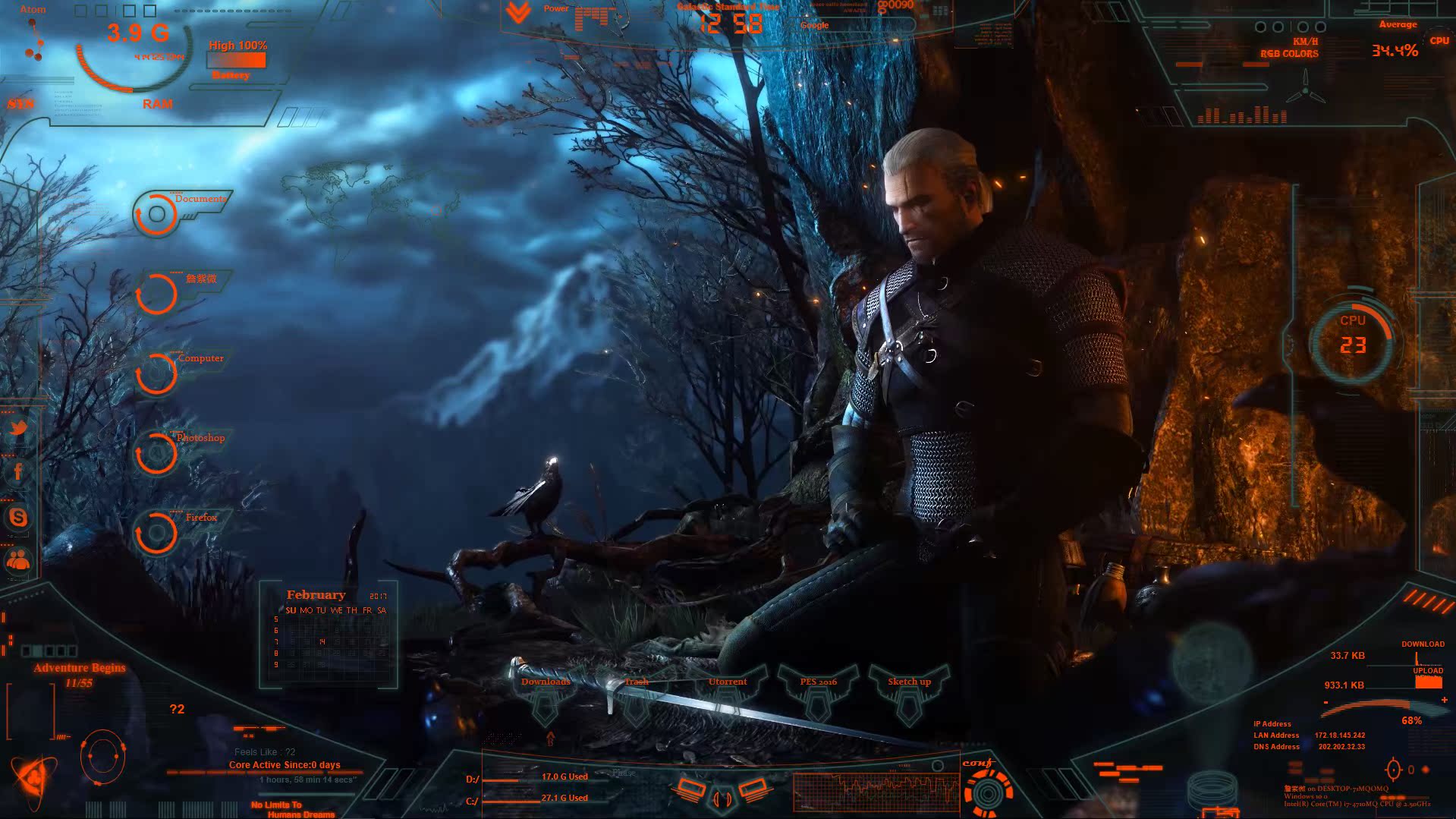
Task: Open the two-people messenger icon
Action: [x=18, y=561]
